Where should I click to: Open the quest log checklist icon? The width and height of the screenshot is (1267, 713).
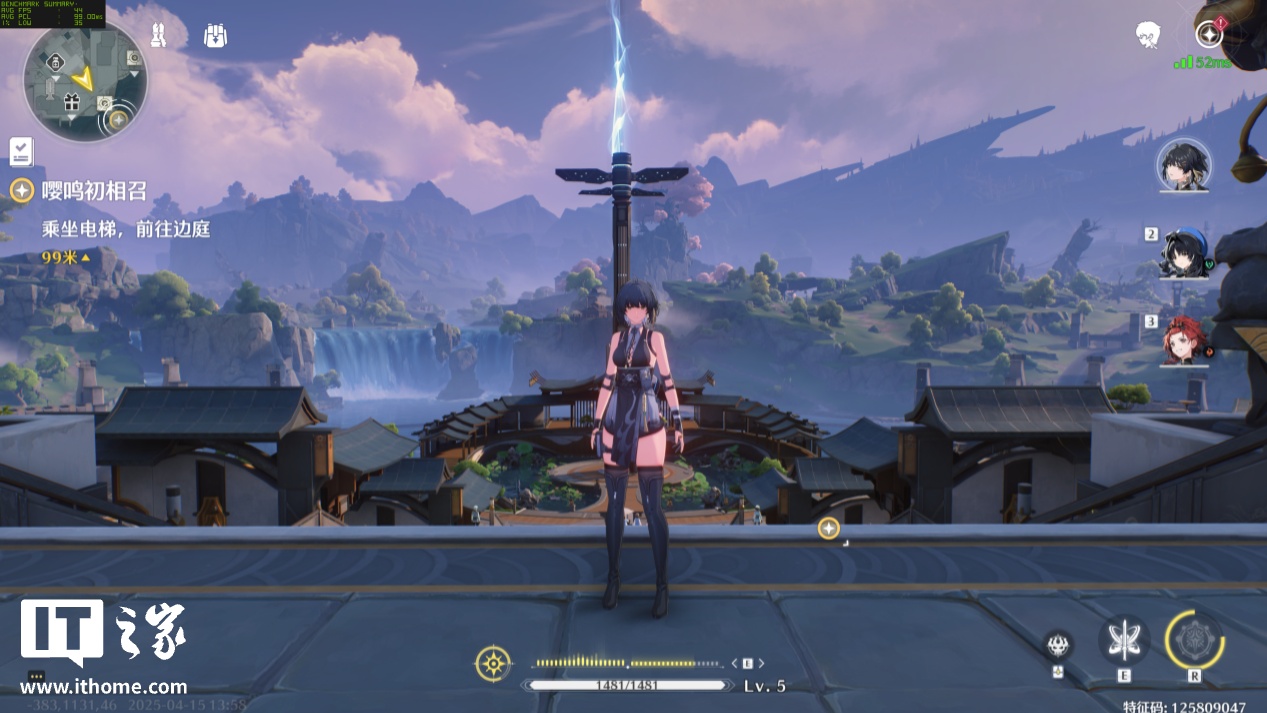click(x=22, y=151)
